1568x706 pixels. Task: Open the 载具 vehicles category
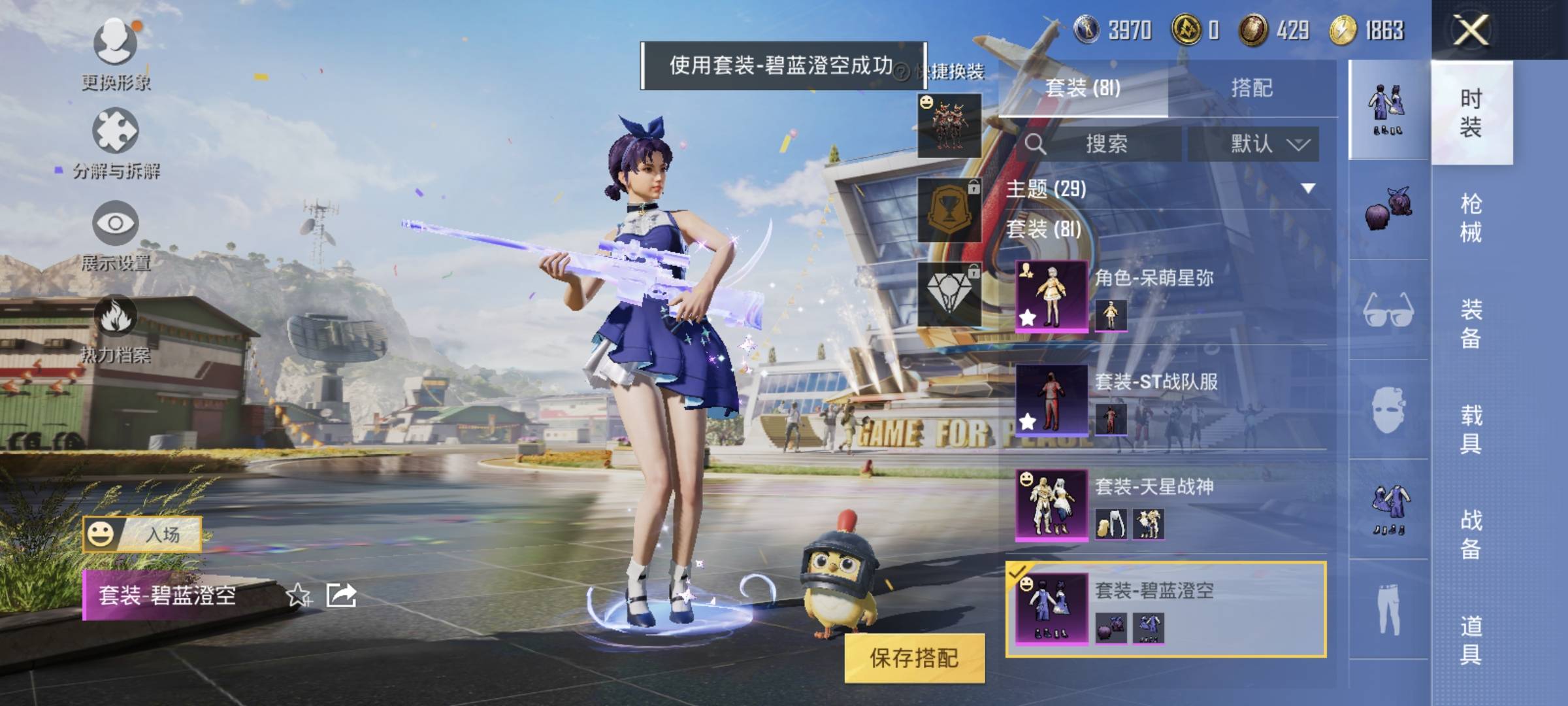coord(1471,429)
